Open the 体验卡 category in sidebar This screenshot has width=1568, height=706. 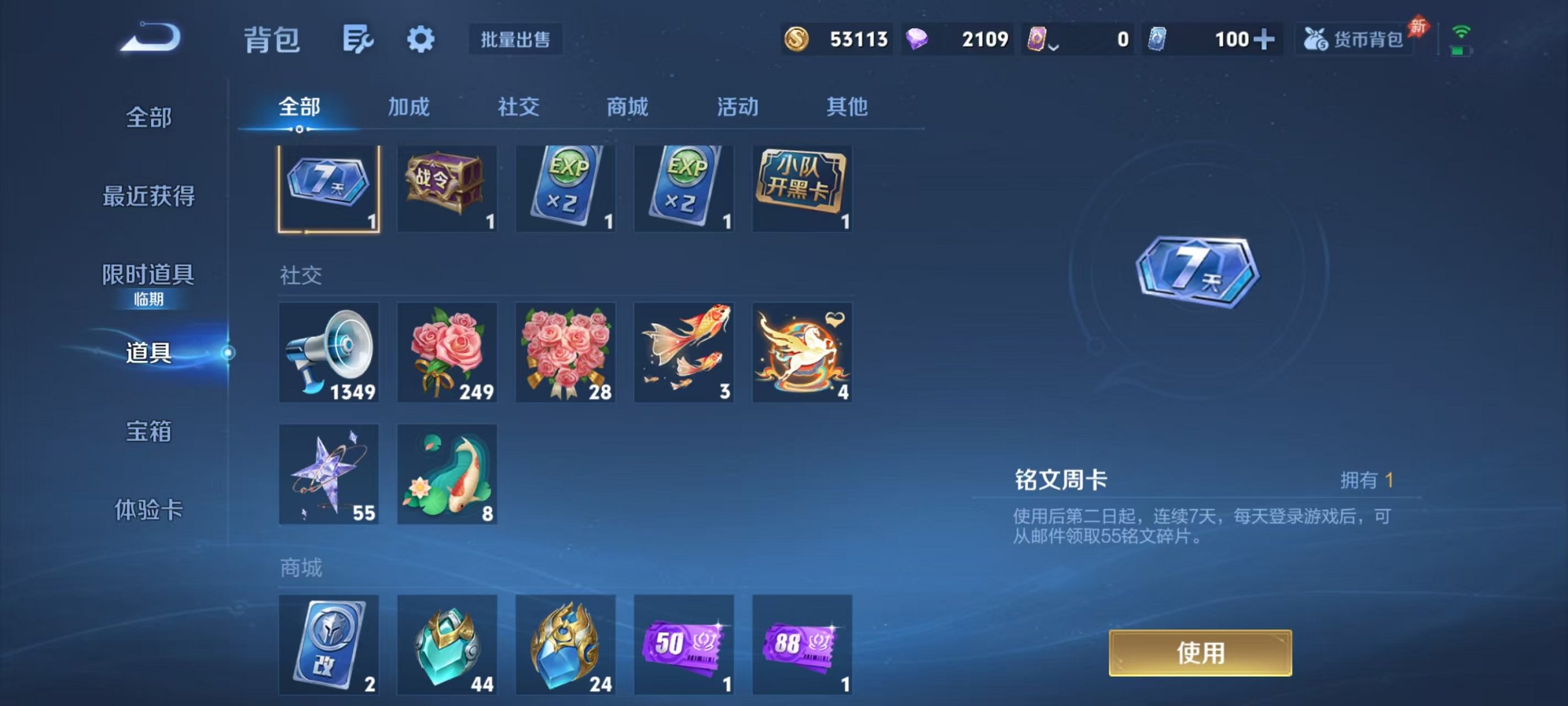[x=148, y=511]
